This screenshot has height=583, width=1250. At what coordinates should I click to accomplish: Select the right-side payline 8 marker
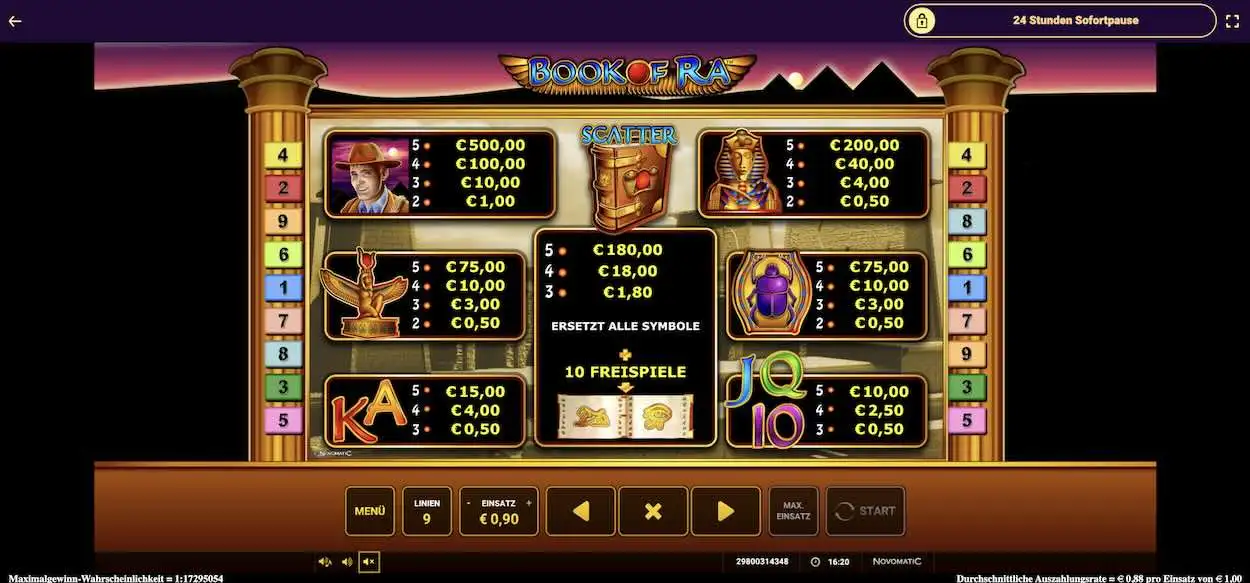[966, 222]
